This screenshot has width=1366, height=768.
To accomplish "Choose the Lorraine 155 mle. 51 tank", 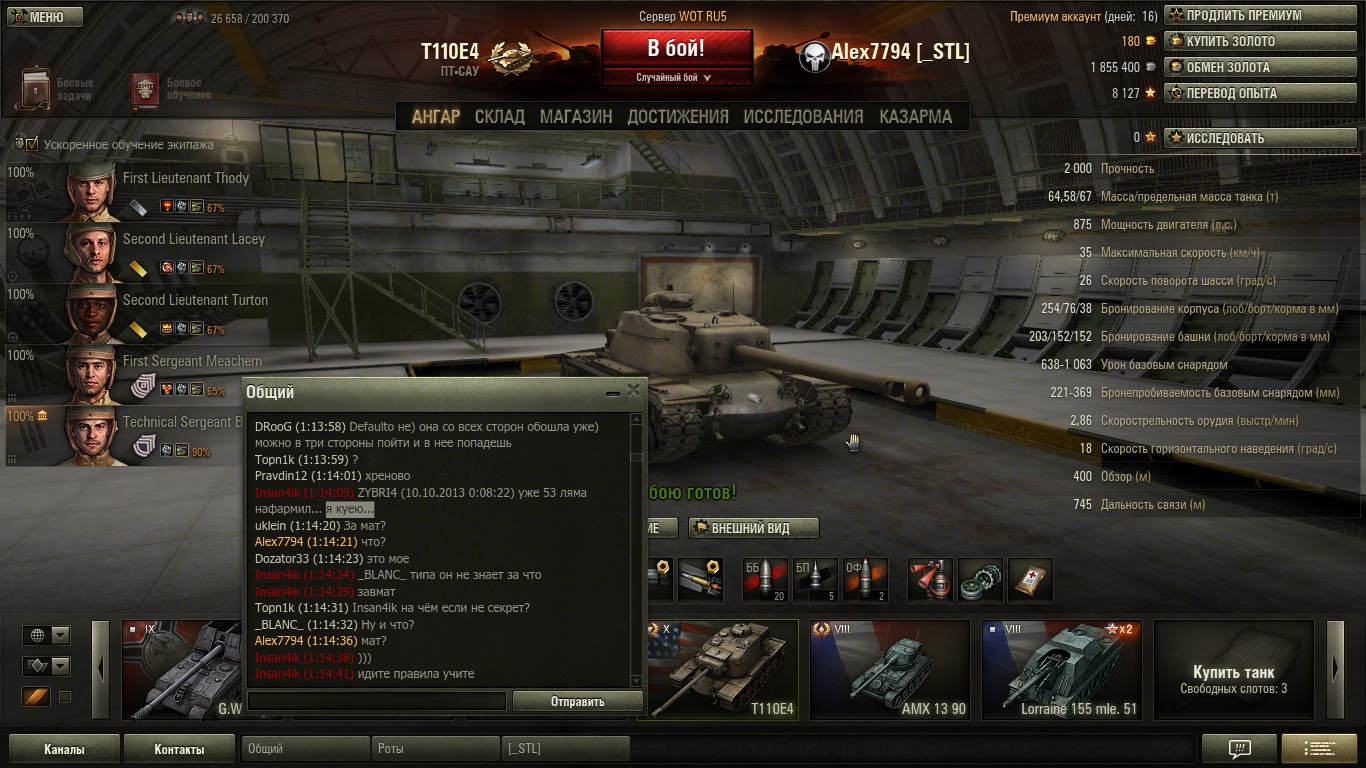I will click(x=1061, y=669).
